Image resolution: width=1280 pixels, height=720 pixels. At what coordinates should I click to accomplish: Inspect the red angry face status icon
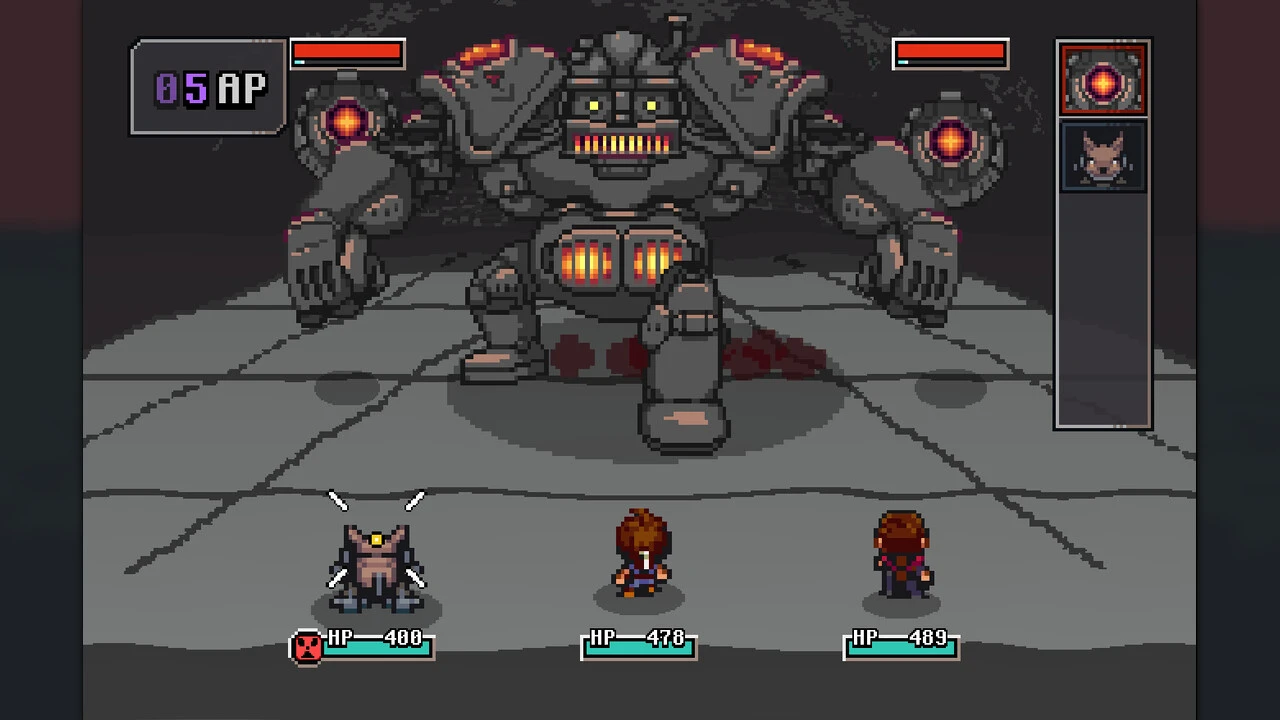(307, 647)
